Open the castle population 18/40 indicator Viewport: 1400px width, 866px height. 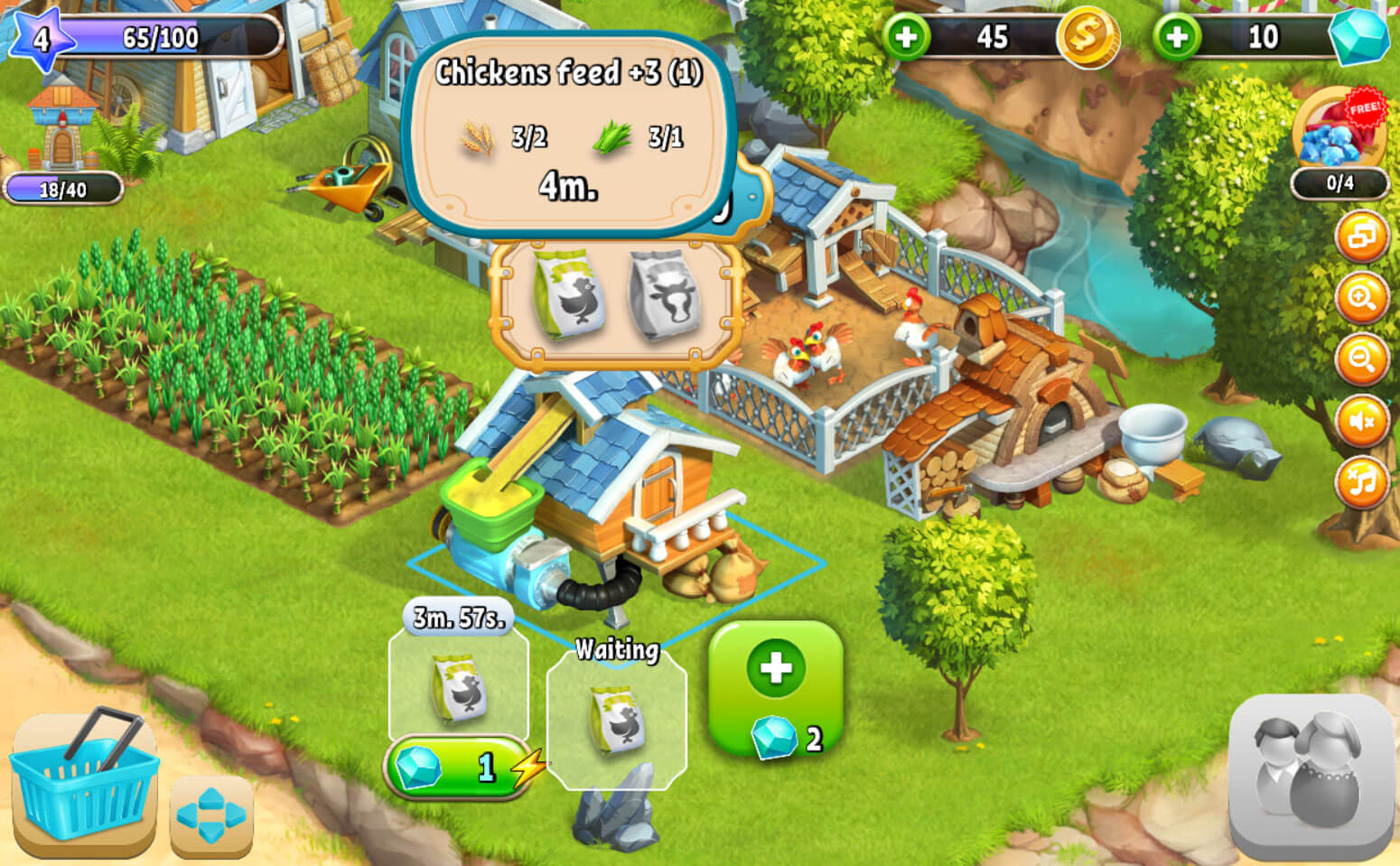point(63,190)
